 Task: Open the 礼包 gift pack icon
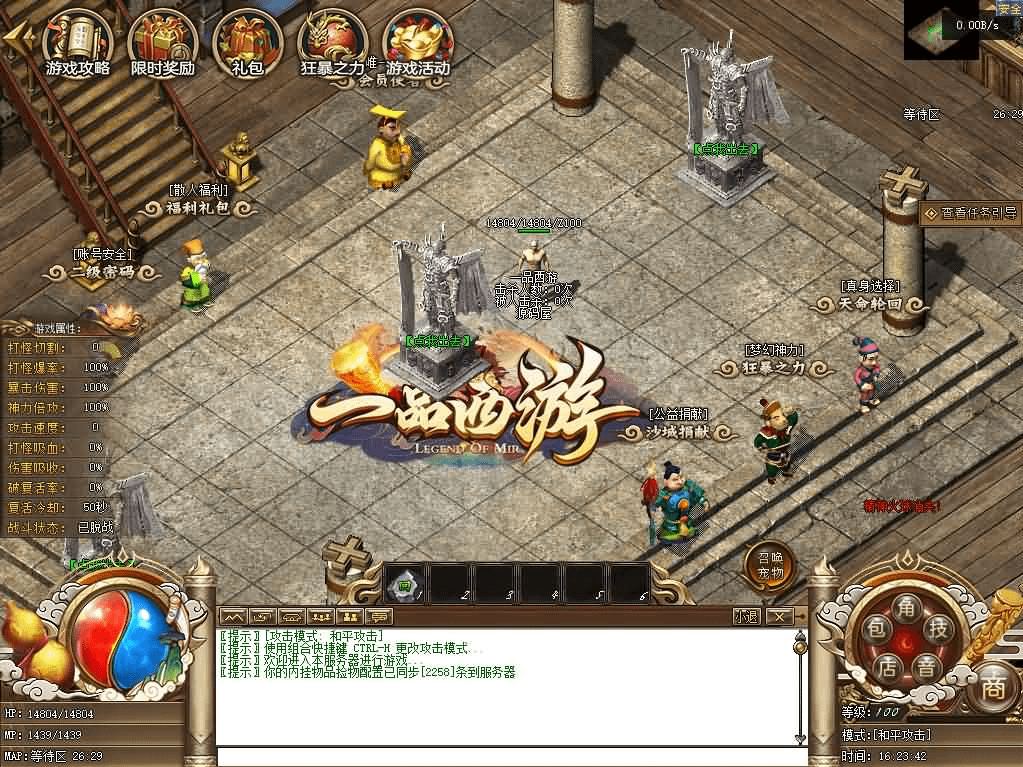(x=246, y=42)
